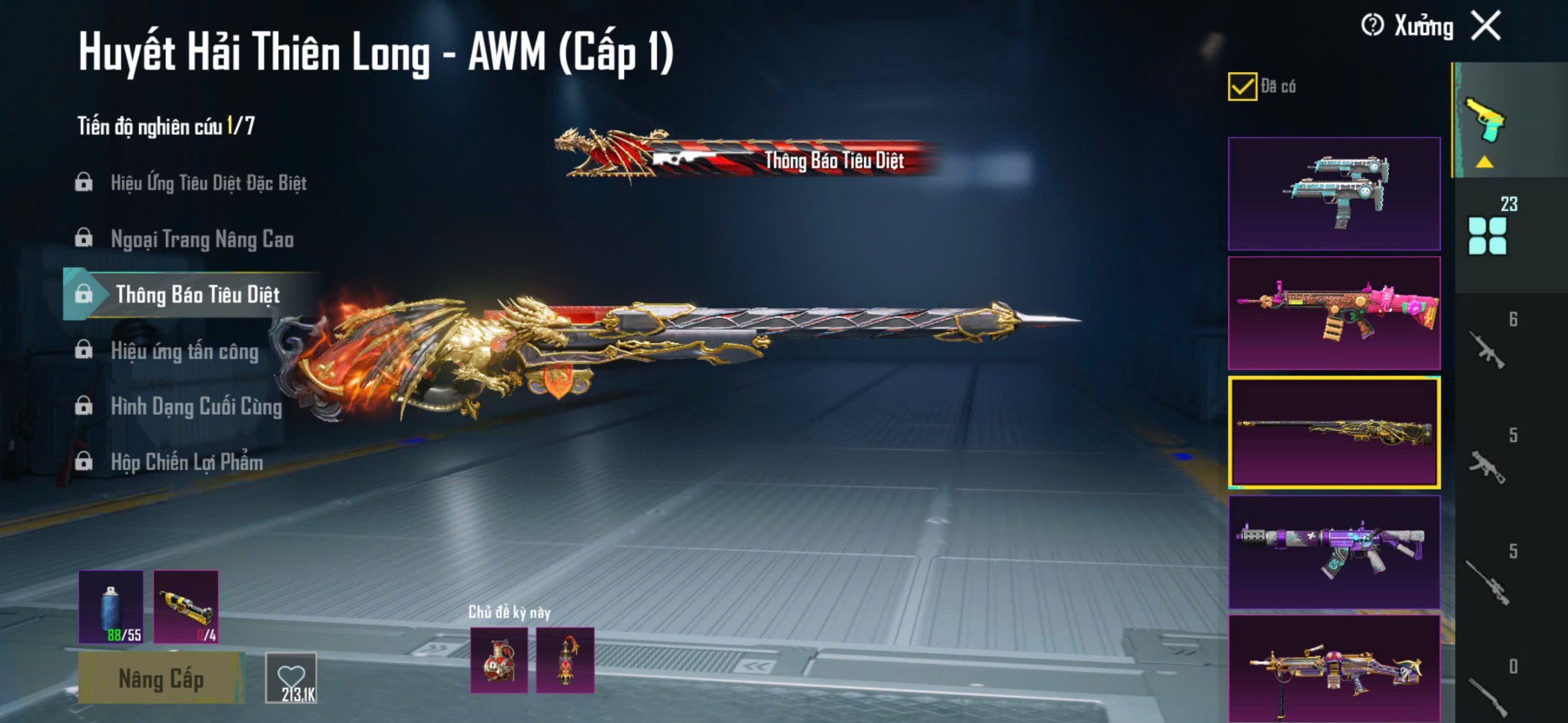The width and height of the screenshot is (1568, 723).
Task: Open Hình Dạng Cuối Cùng entry
Action: (x=196, y=406)
